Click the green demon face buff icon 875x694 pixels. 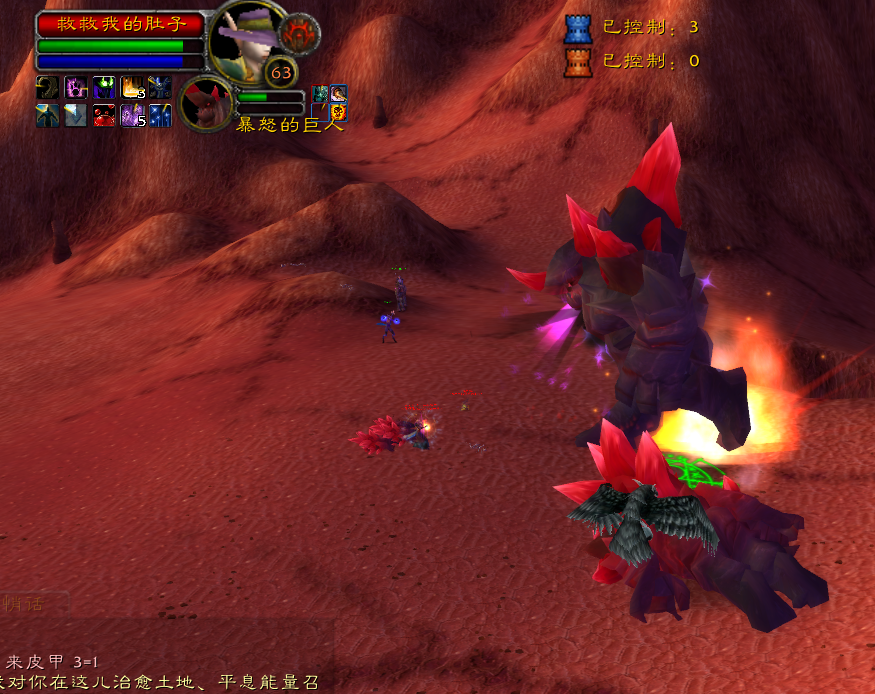104,88
